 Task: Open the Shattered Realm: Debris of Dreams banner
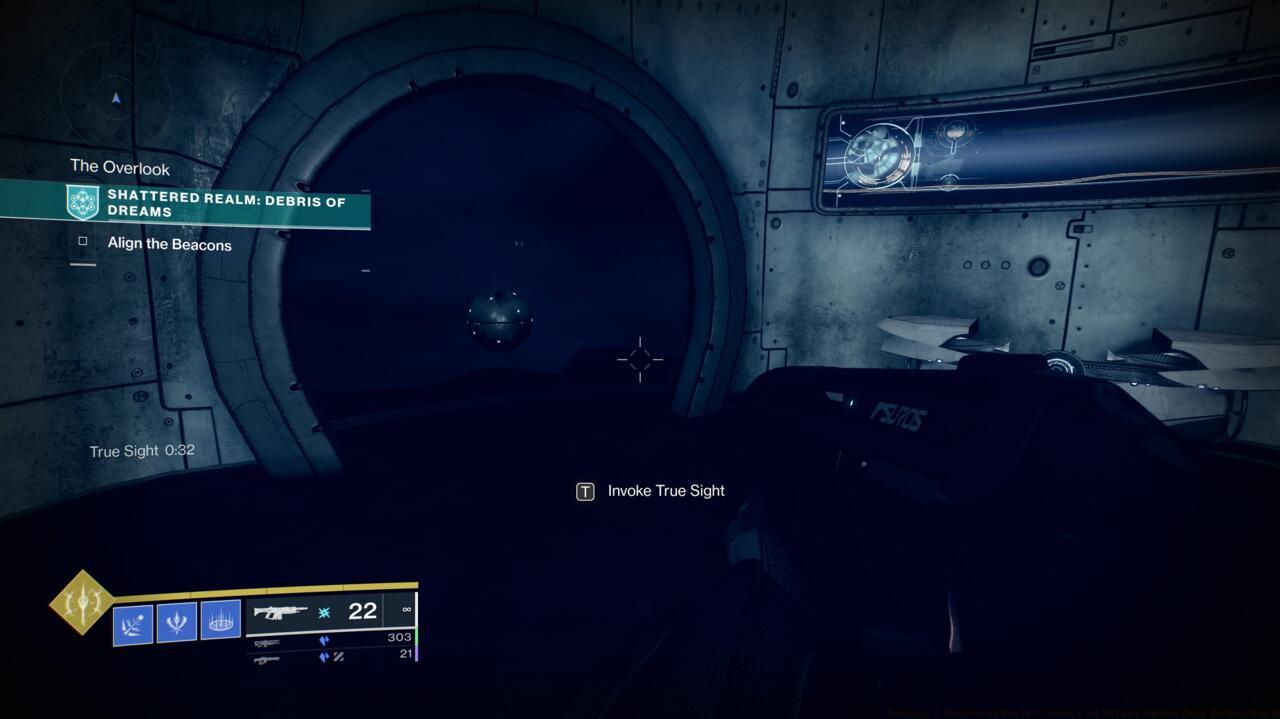[x=220, y=205]
